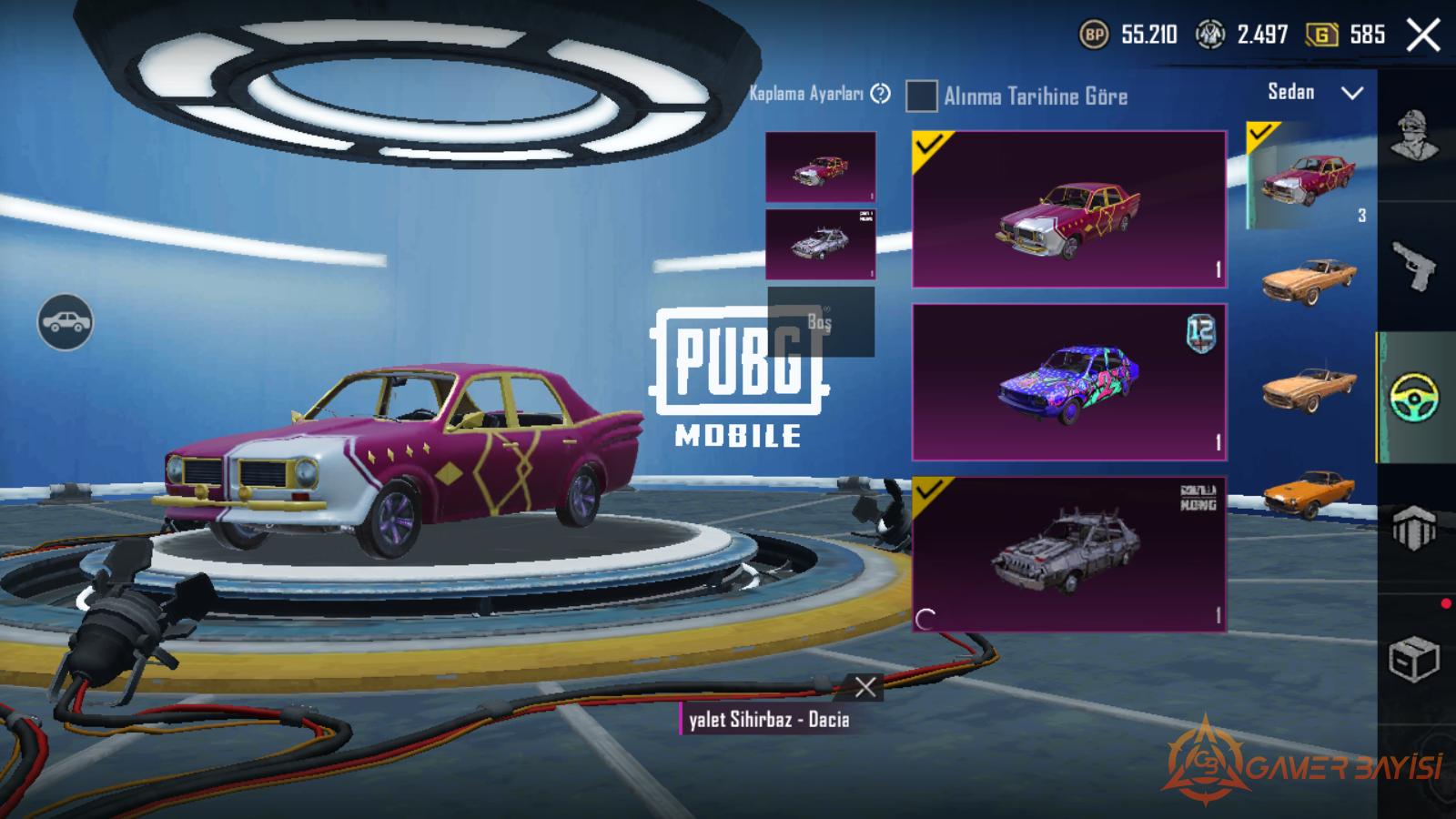
Task: Open the BP currency balance
Action: pos(1128,35)
